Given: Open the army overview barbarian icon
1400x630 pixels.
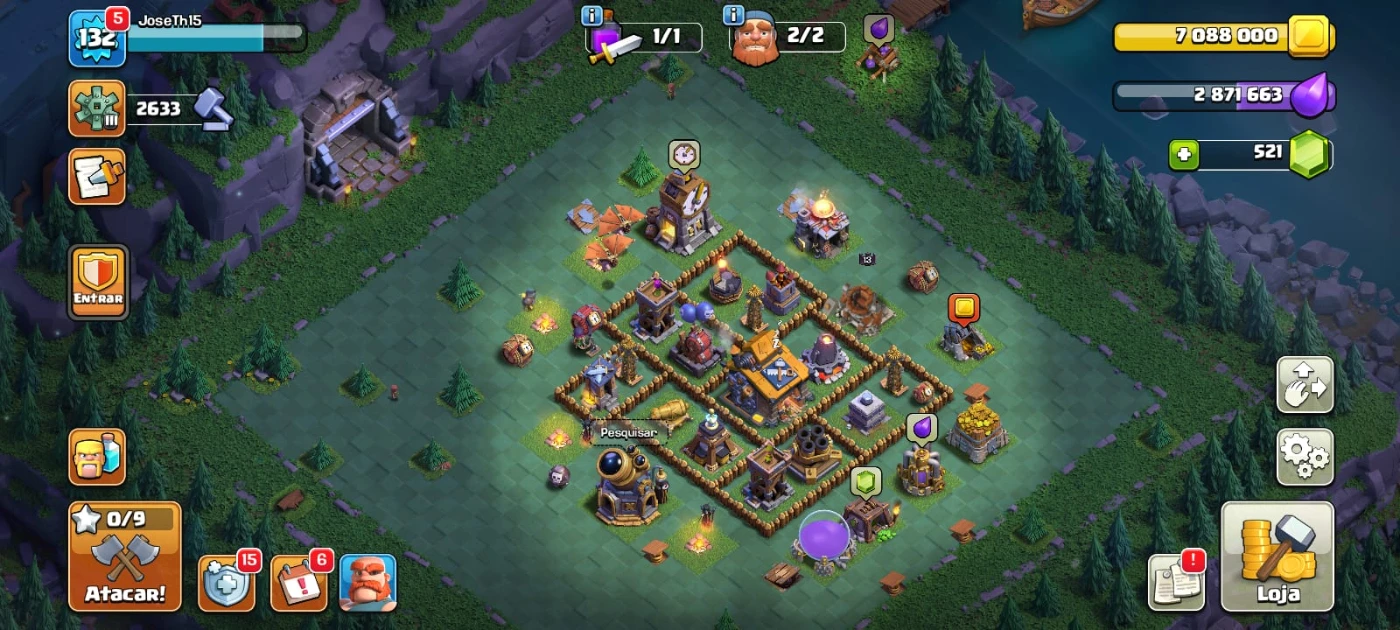Looking at the screenshot, I should coord(97,457).
